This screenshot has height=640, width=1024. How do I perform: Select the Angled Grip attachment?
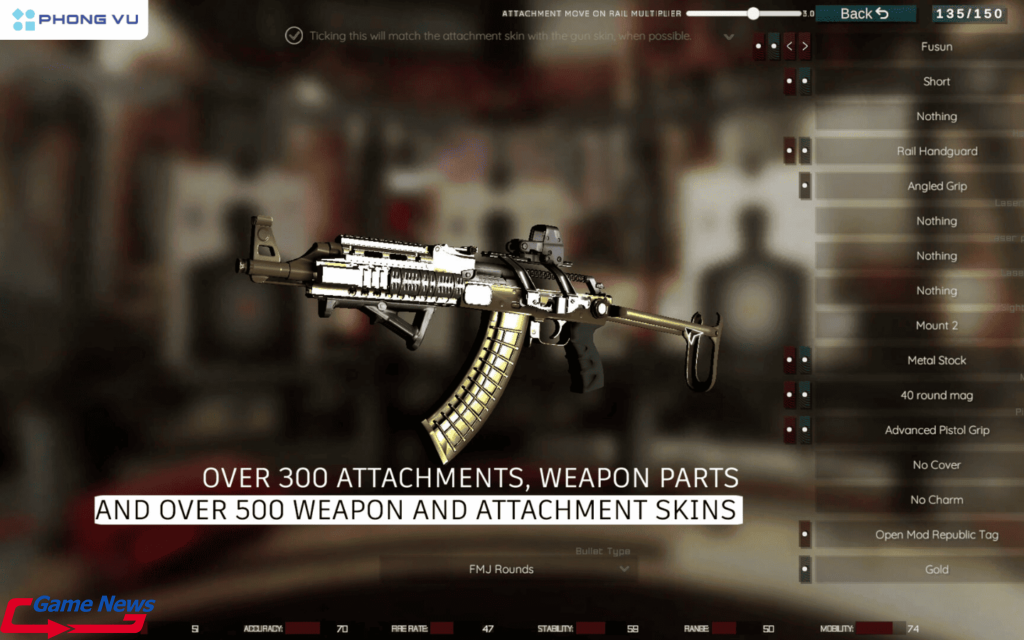(x=936, y=186)
